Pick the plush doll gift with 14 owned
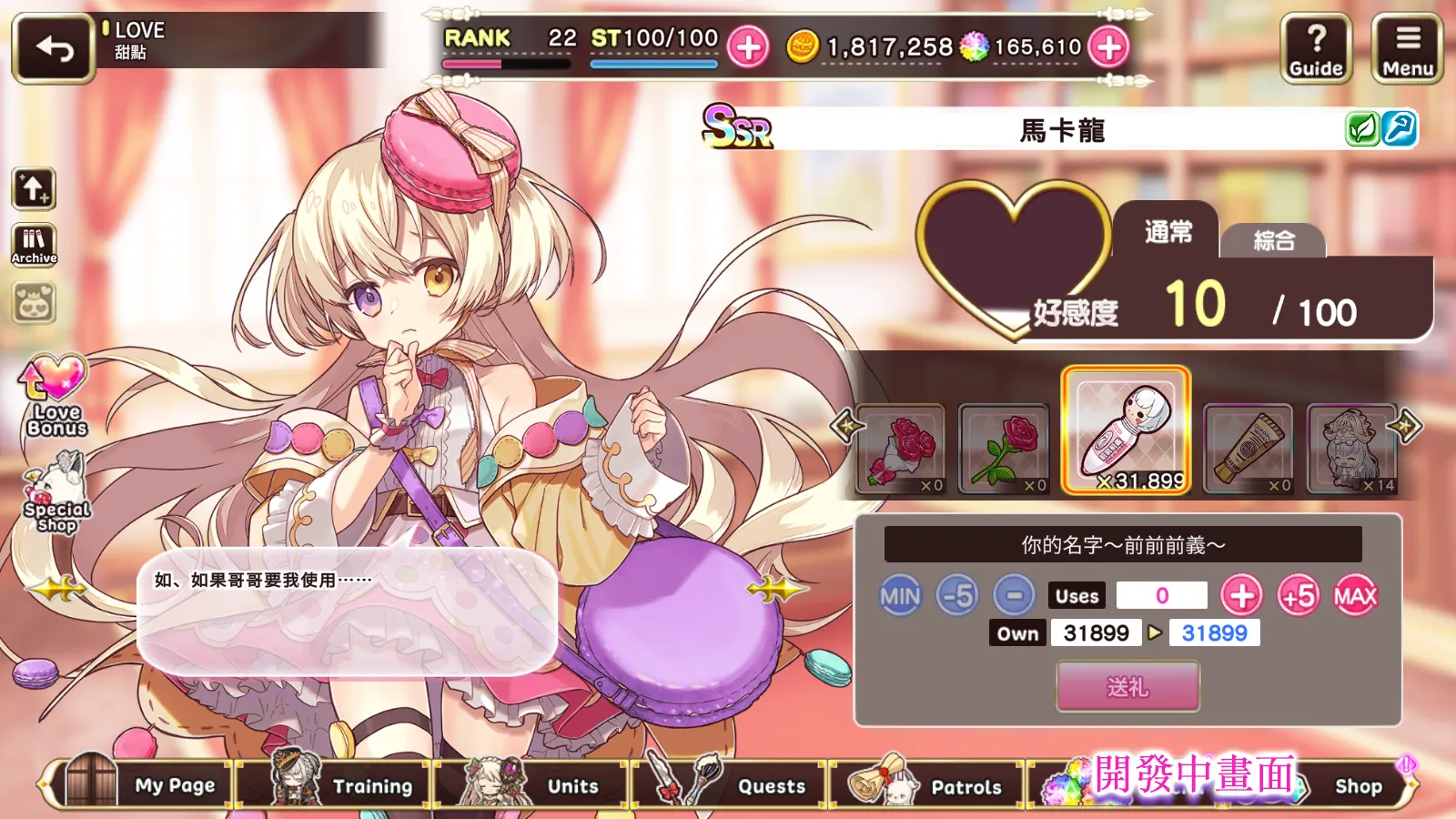 1351,450
